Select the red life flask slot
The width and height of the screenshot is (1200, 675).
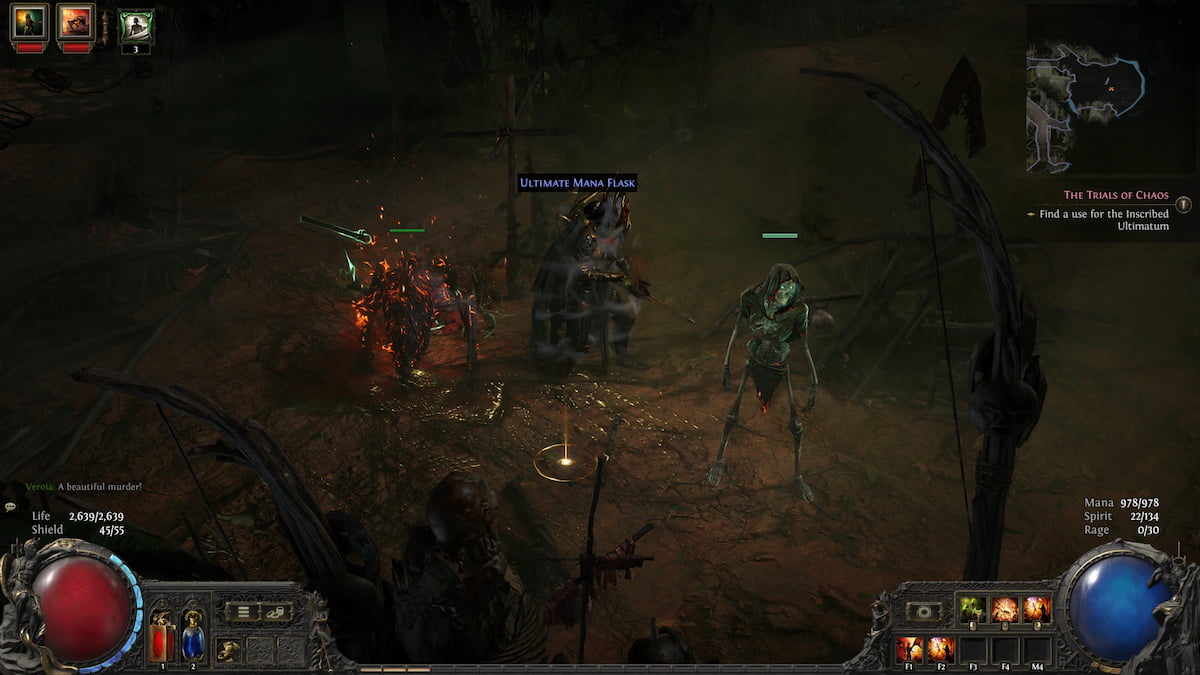click(162, 636)
